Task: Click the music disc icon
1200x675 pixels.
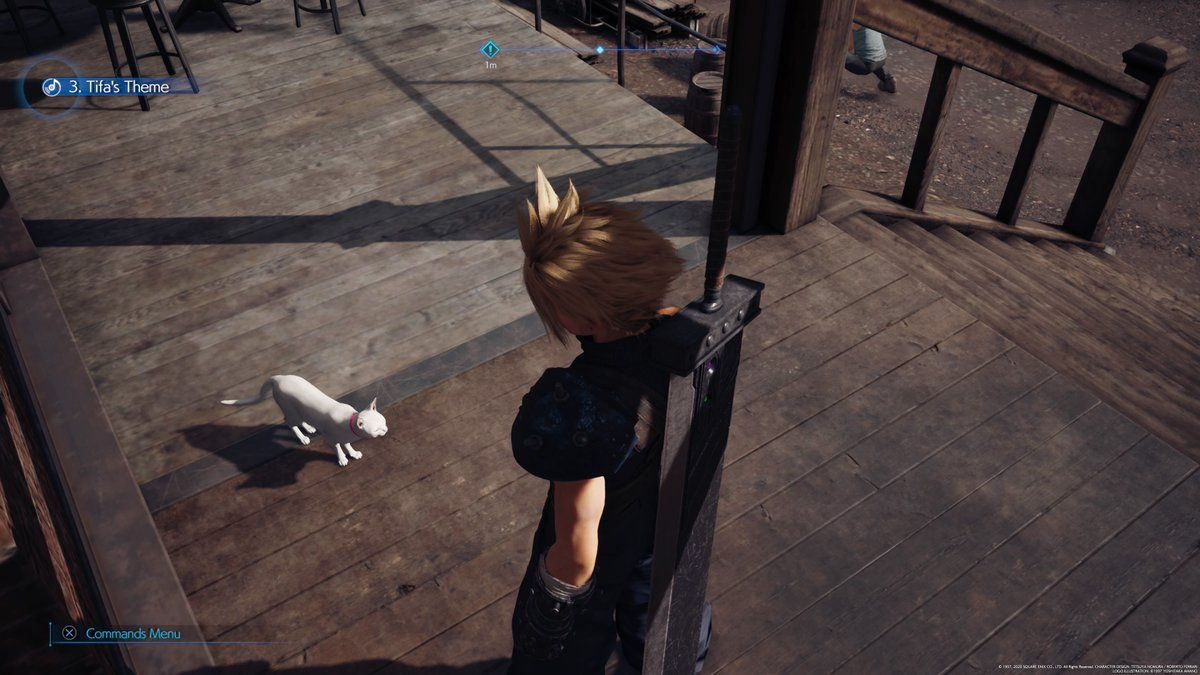Action: pos(49,87)
